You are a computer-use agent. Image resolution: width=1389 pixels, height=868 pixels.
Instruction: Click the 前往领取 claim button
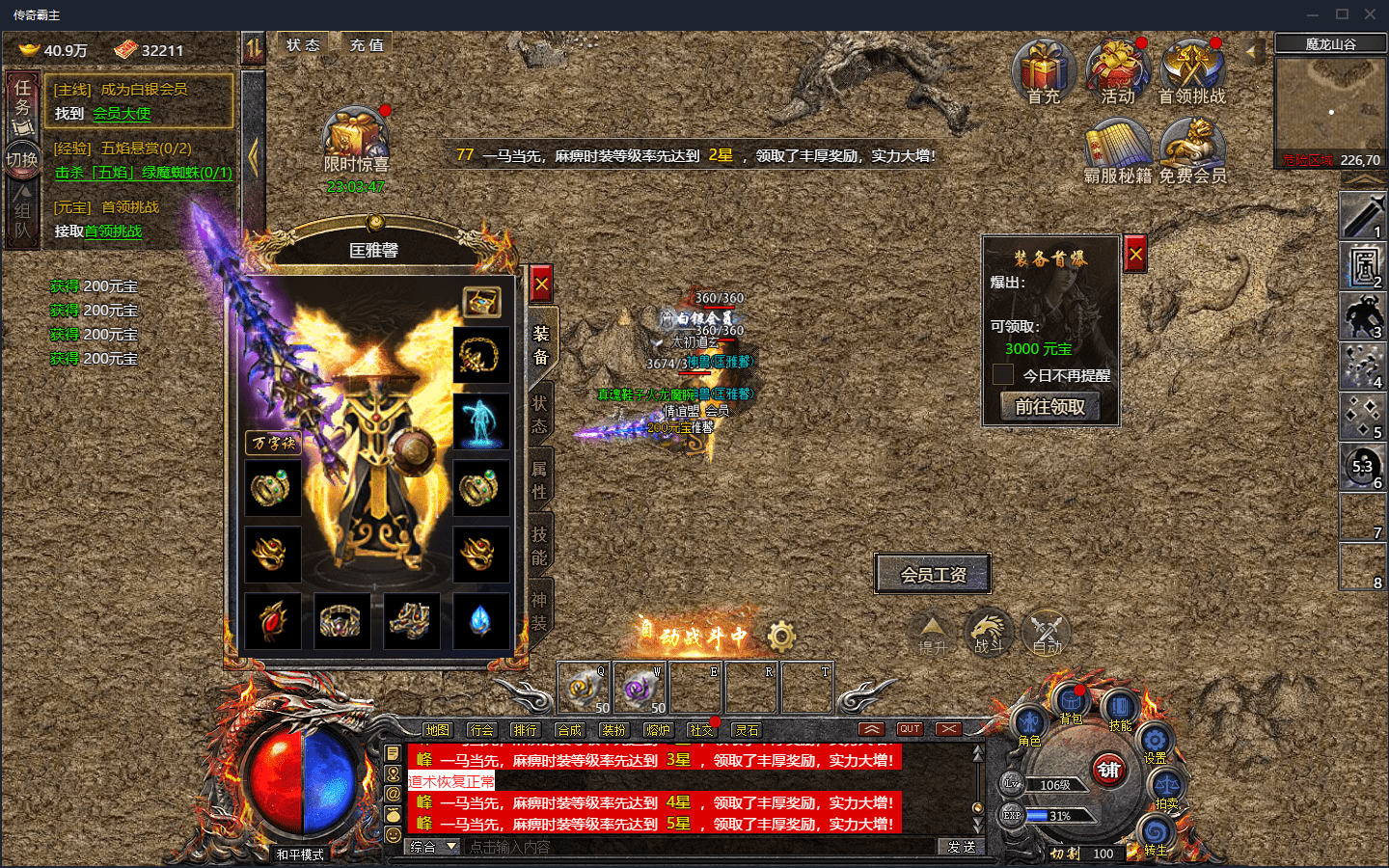[x=1049, y=407]
